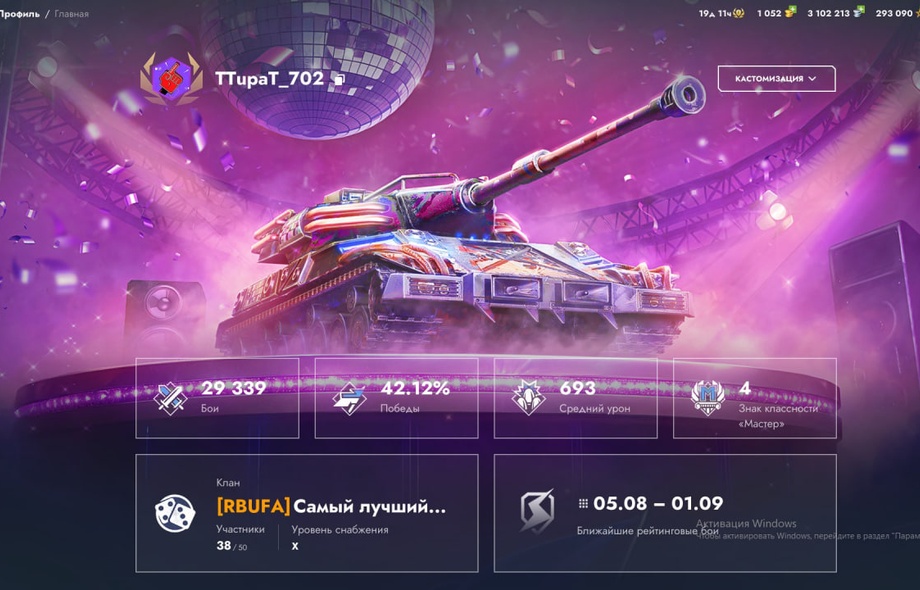Viewport: 920px width, 590px height.
Task: Open the Кастомизация dropdown
Action: point(776,78)
